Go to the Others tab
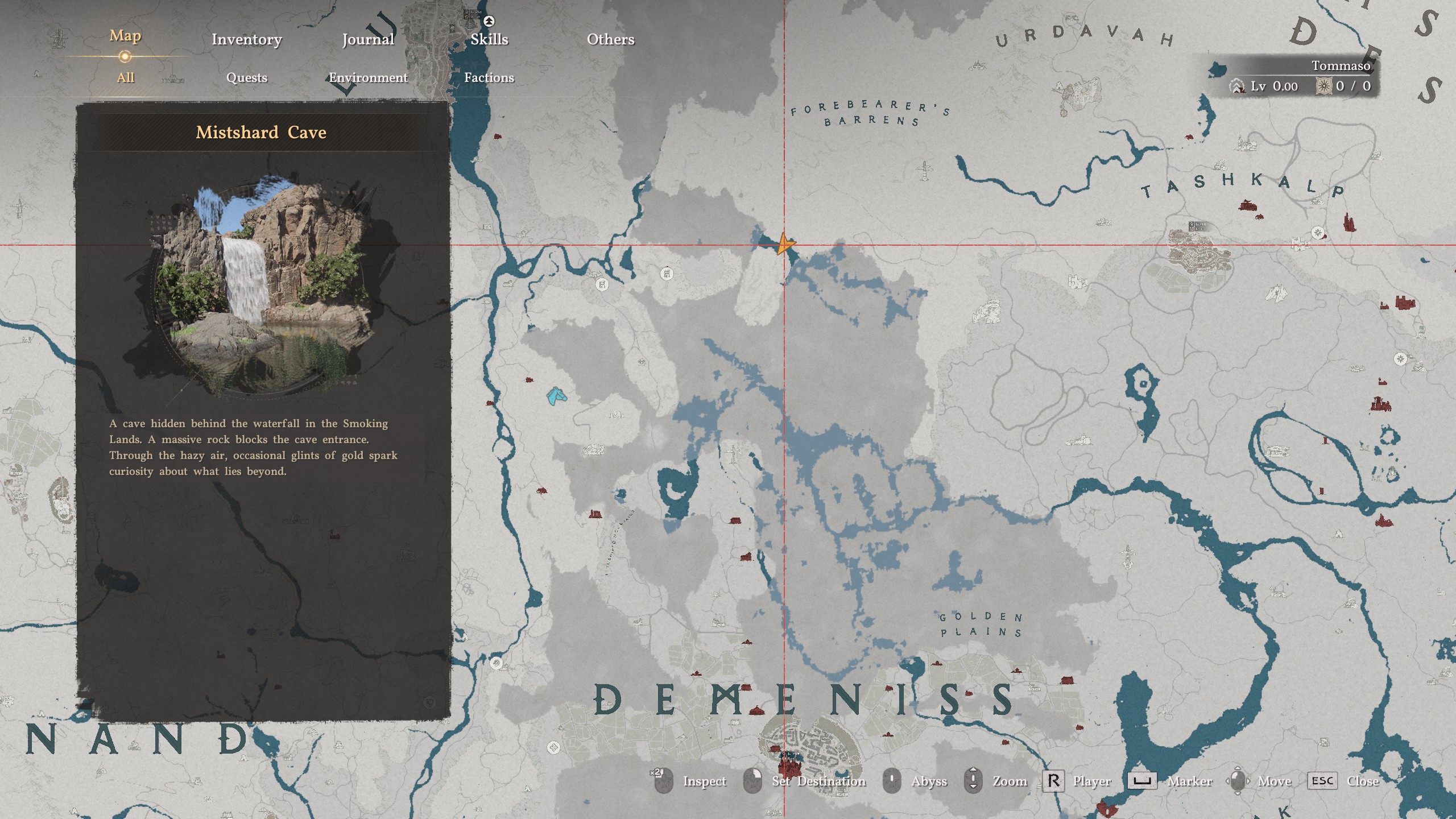 click(x=610, y=39)
